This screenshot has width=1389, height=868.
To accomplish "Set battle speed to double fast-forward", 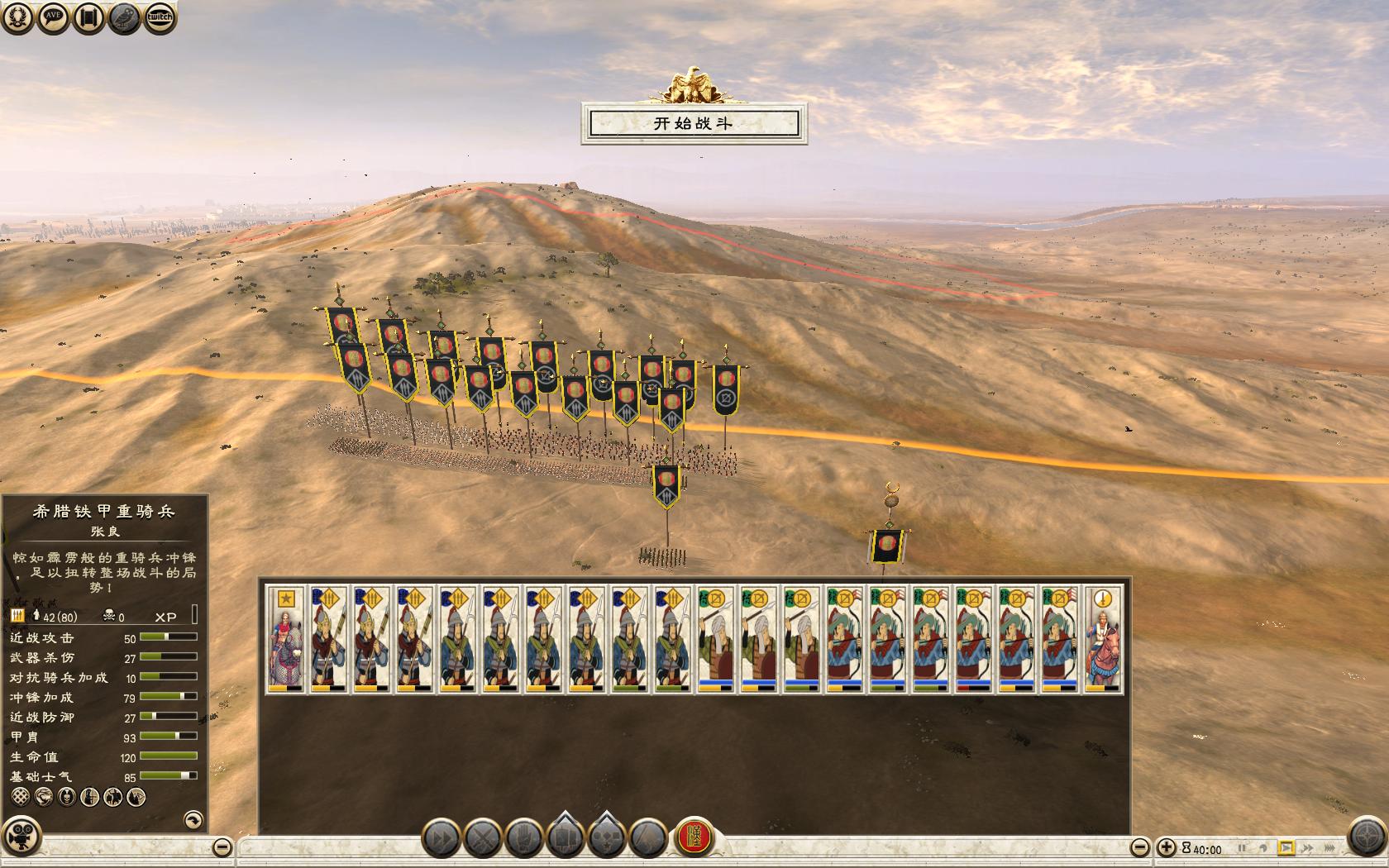I will point(1308,847).
